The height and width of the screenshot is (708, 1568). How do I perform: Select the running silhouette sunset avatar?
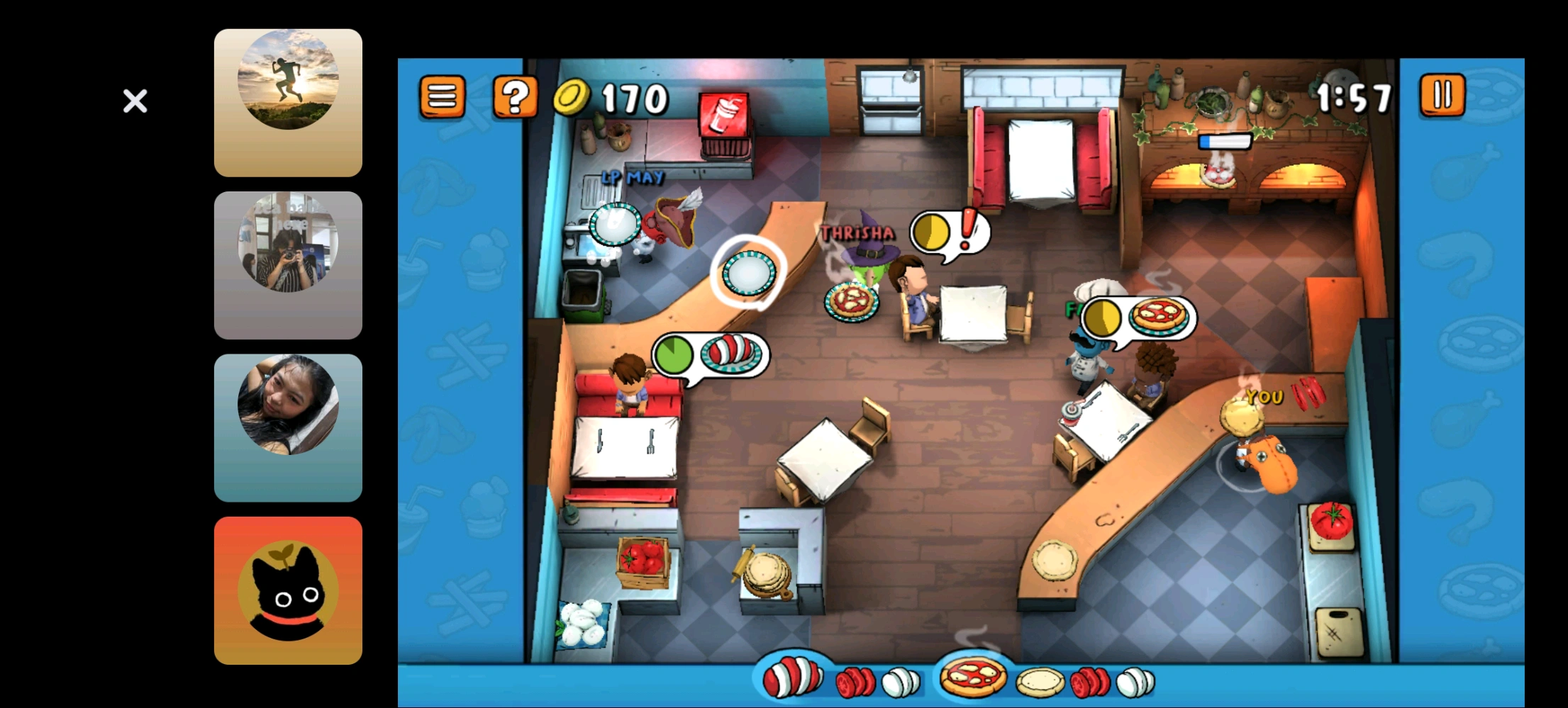coord(288,103)
